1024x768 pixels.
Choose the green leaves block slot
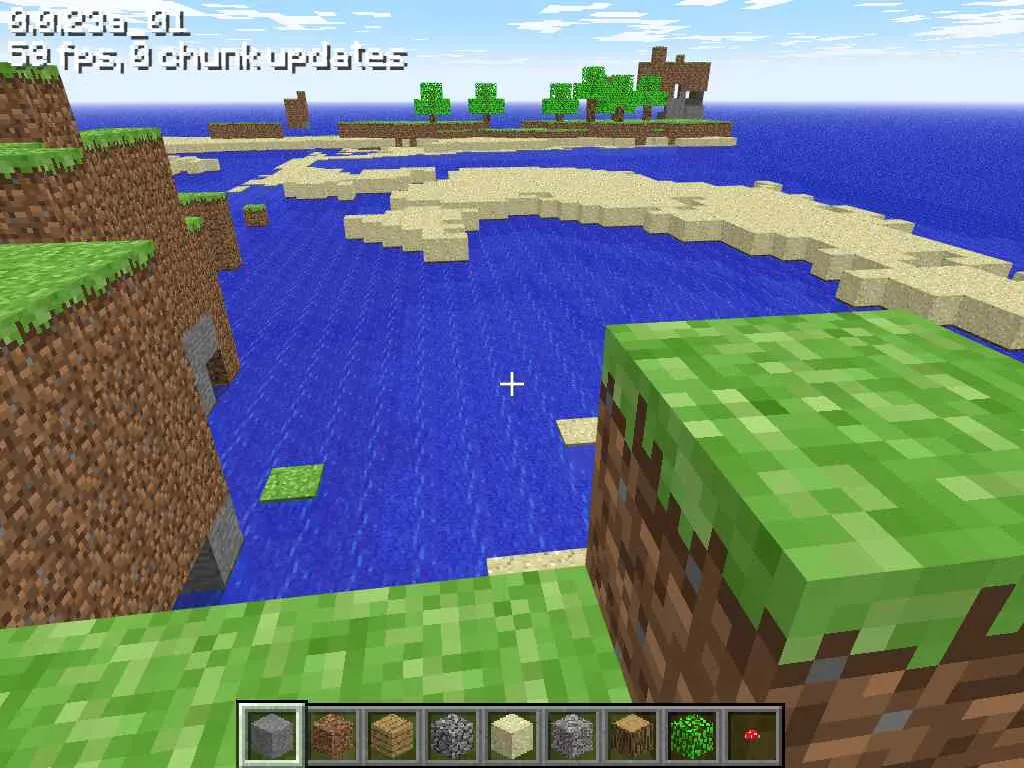pos(692,735)
